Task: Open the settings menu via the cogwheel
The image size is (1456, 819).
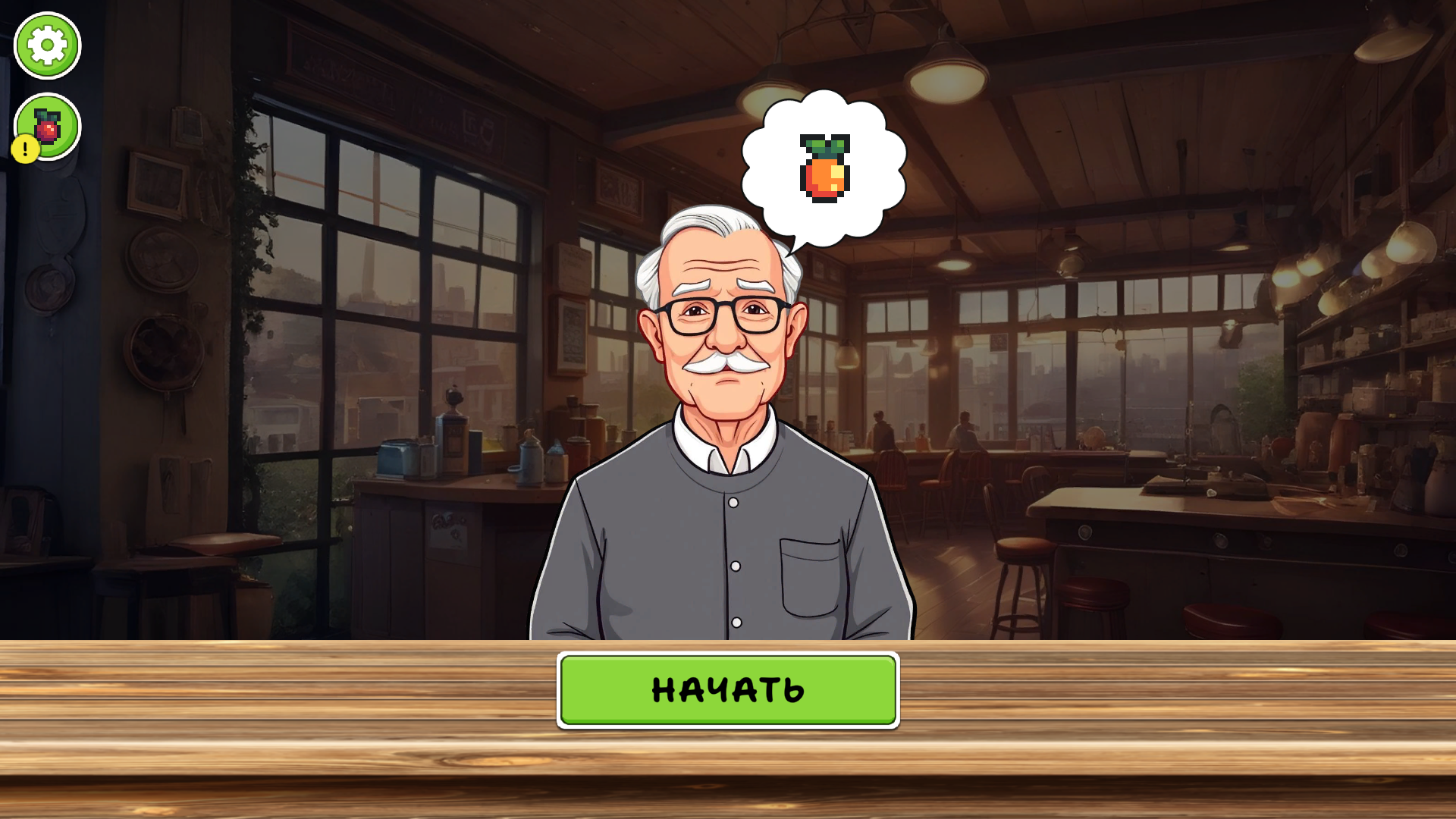Action: (x=45, y=45)
